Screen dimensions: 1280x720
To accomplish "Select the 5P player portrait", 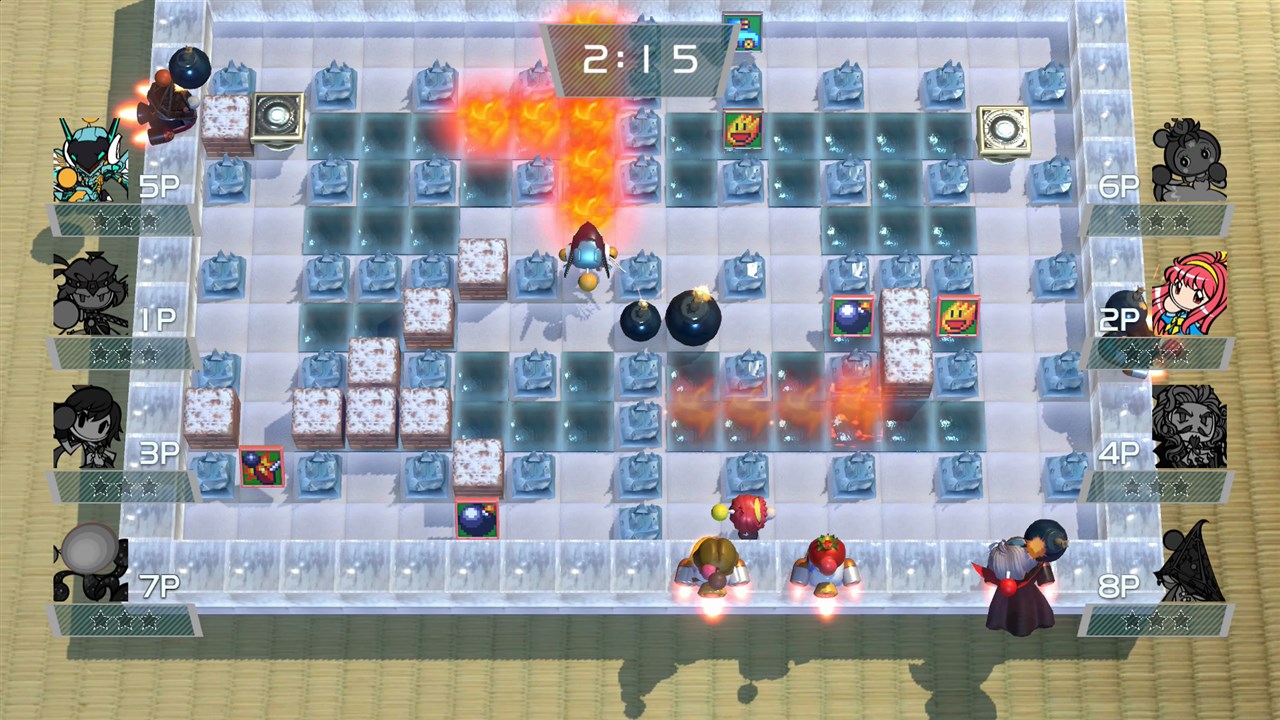I will click(x=91, y=160).
